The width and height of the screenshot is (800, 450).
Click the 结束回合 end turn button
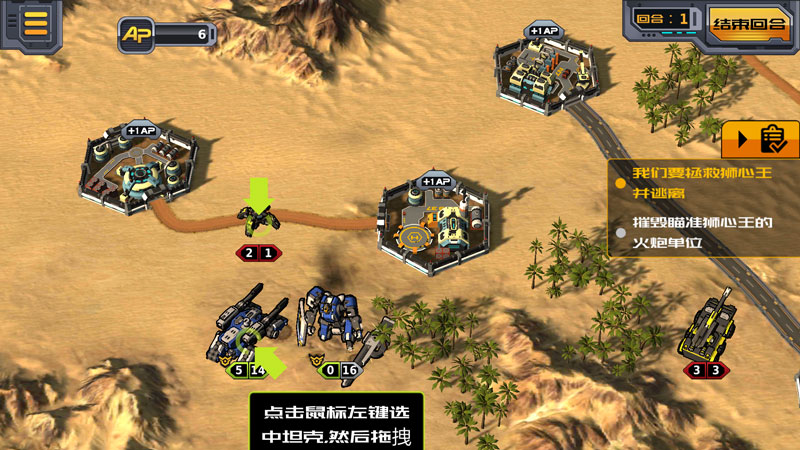click(x=748, y=22)
